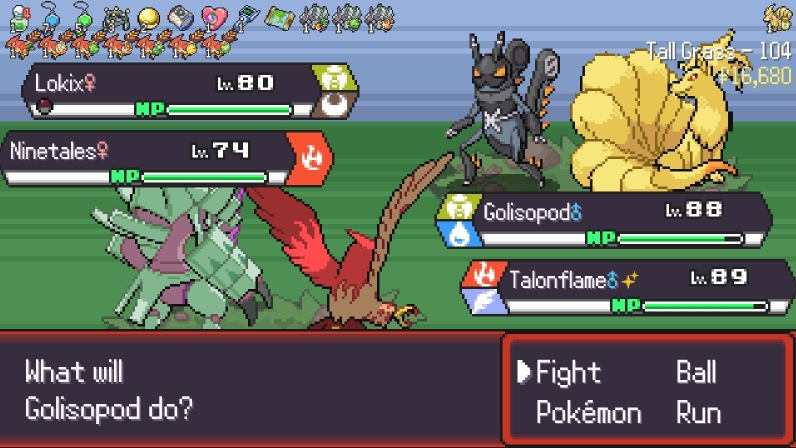Image resolution: width=796 pixels, height=448 pixels.
Task: Select the golden orb item icon
Action: click(x=149, y=17)
